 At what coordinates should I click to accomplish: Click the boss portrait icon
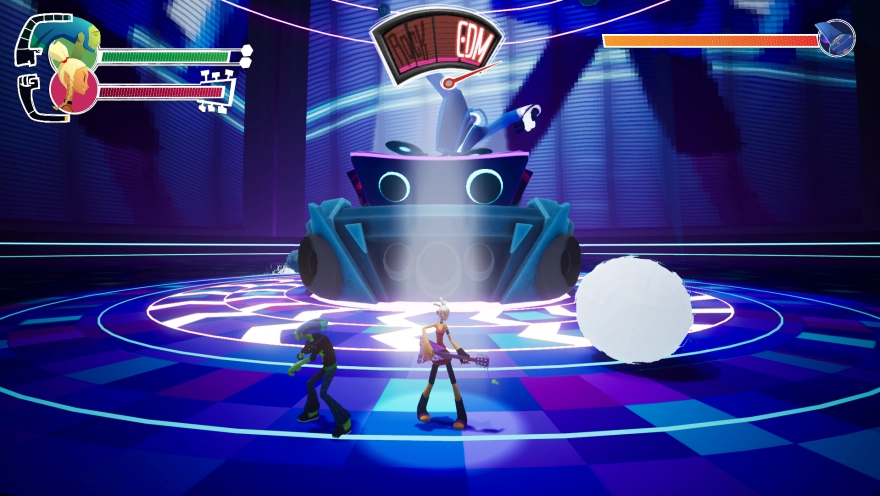pyautogui.click(x=835, y=38)
